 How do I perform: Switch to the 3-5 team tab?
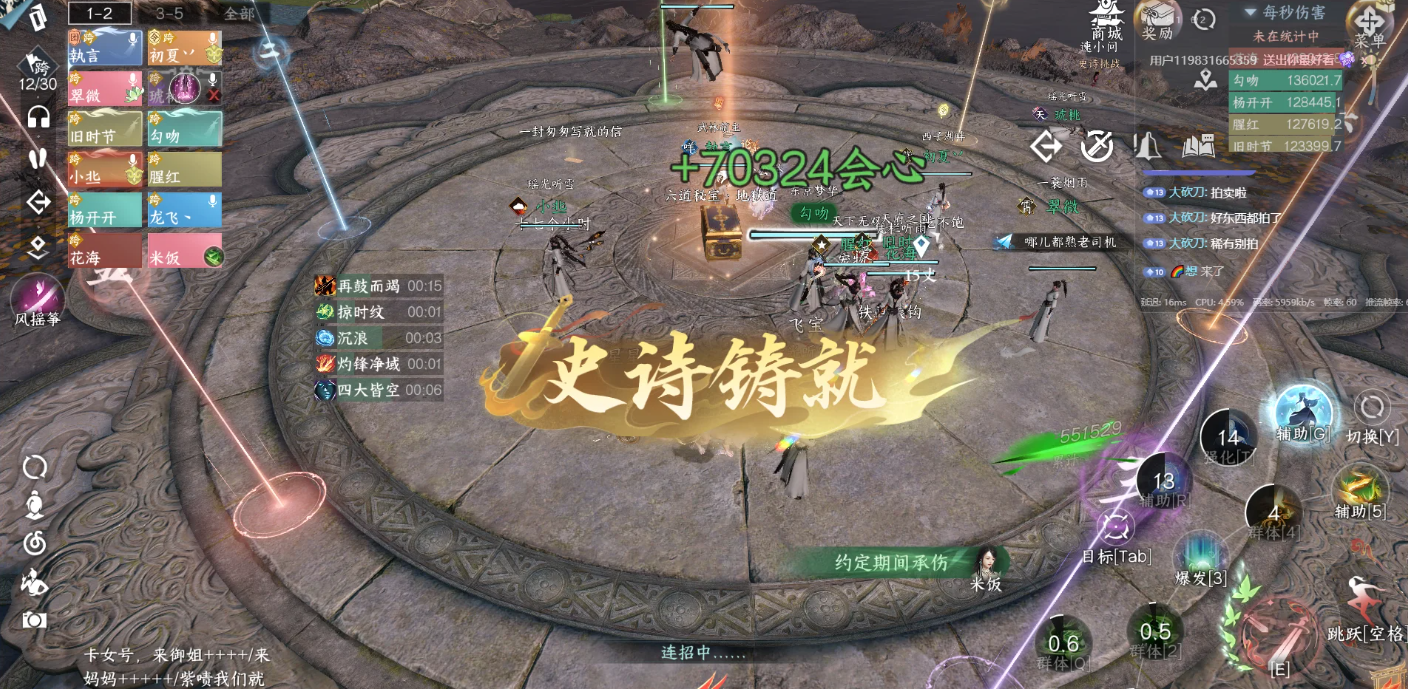coord(169,13)
